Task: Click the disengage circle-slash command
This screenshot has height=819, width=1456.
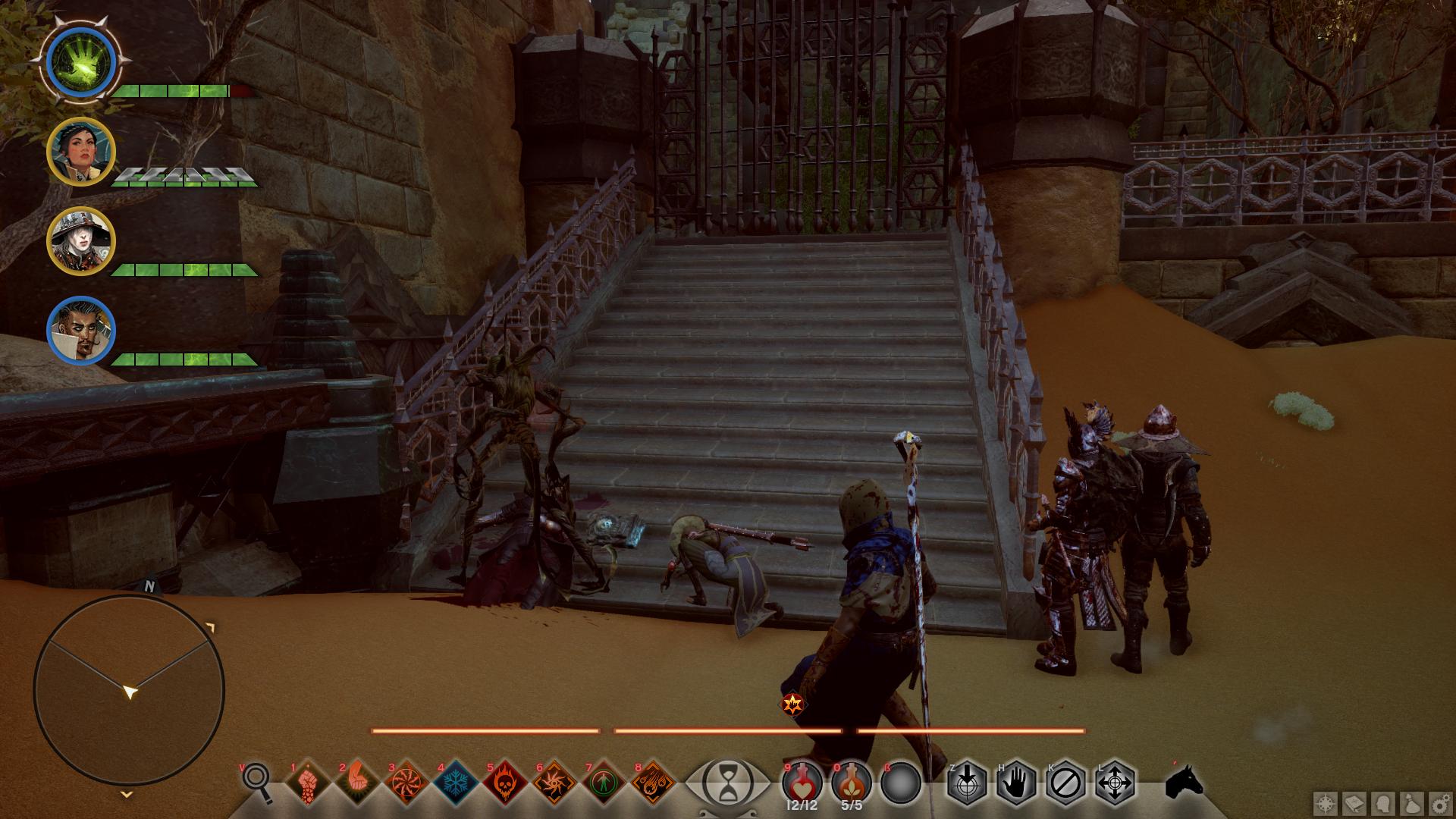Action: (x=1065, y=782)
